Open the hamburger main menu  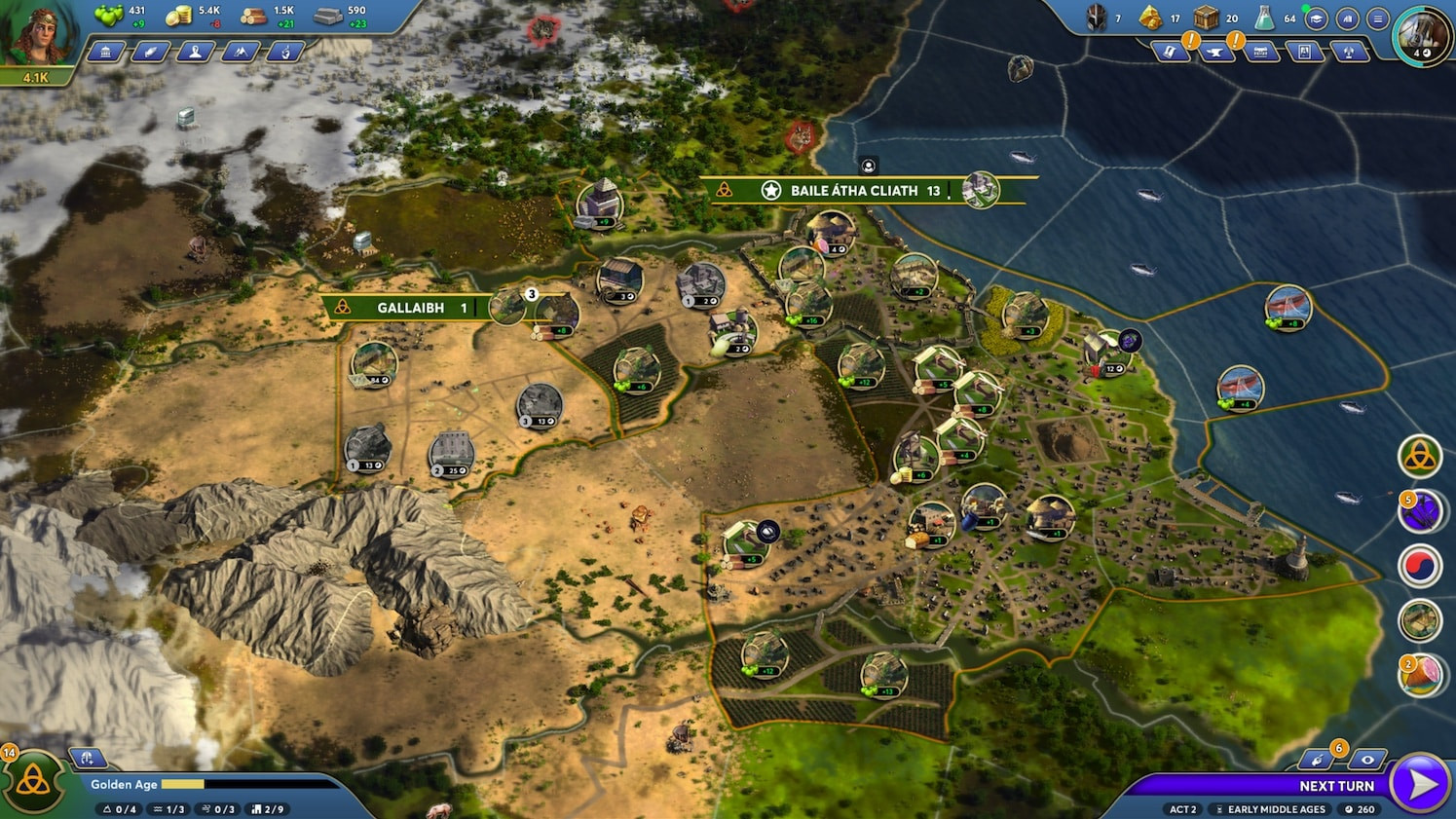(1377, 19)
